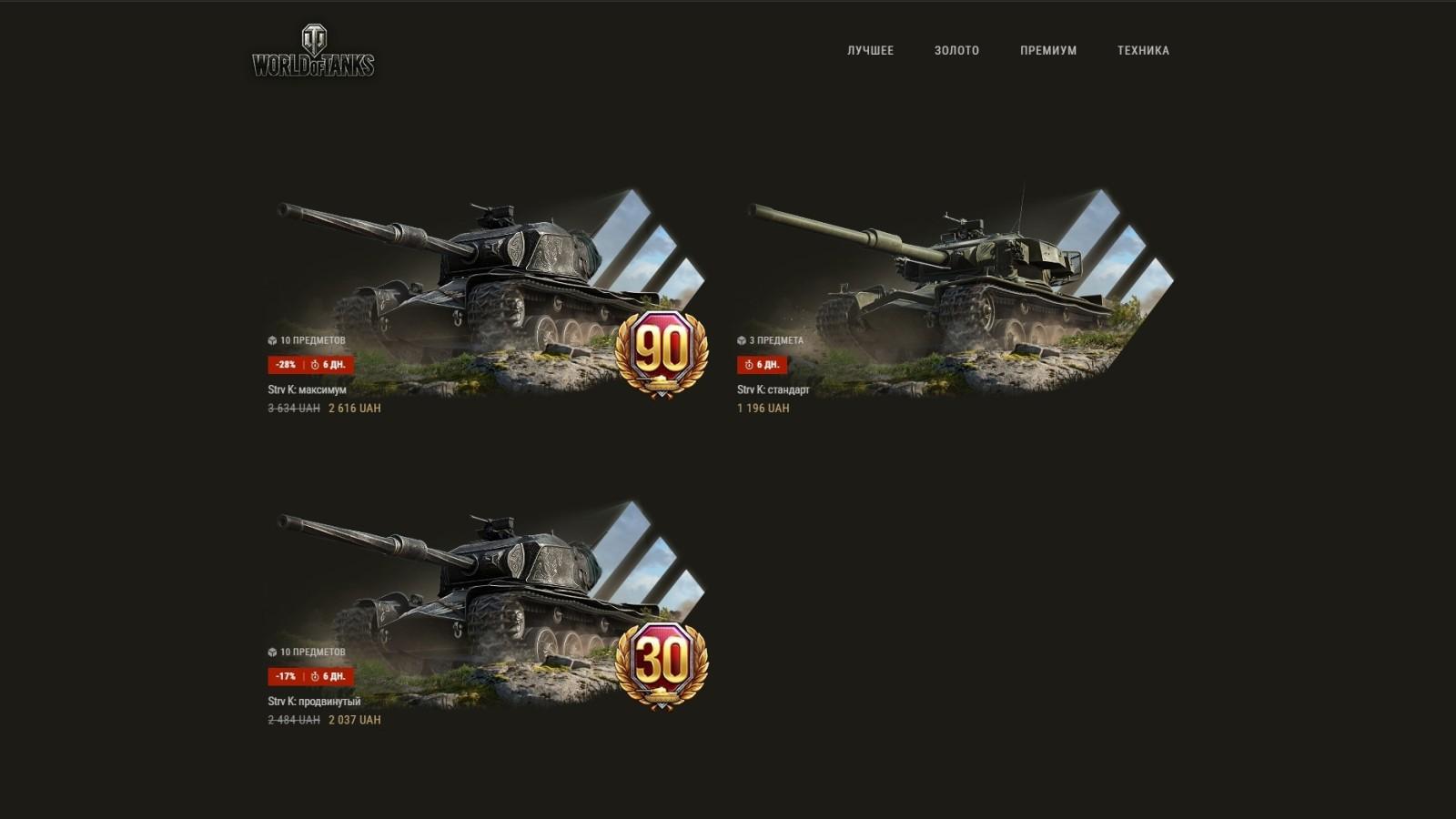Open the ПРЕМИУМ section
The height and width of the screenshot is (819, 1456).
tap(1048, 50)
